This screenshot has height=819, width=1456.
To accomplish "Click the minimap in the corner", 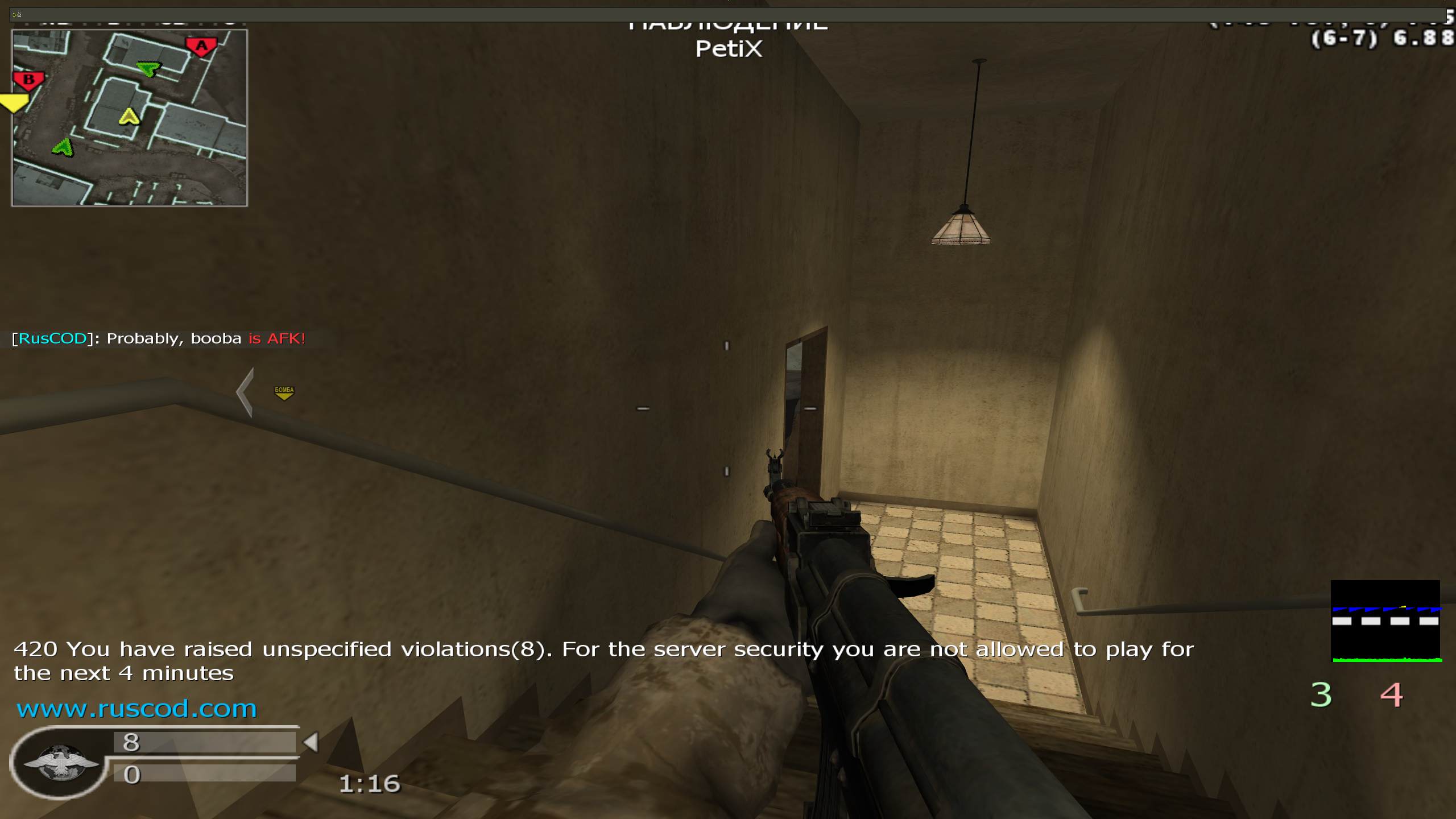I will pyautogui.click(x=130, y=118).
